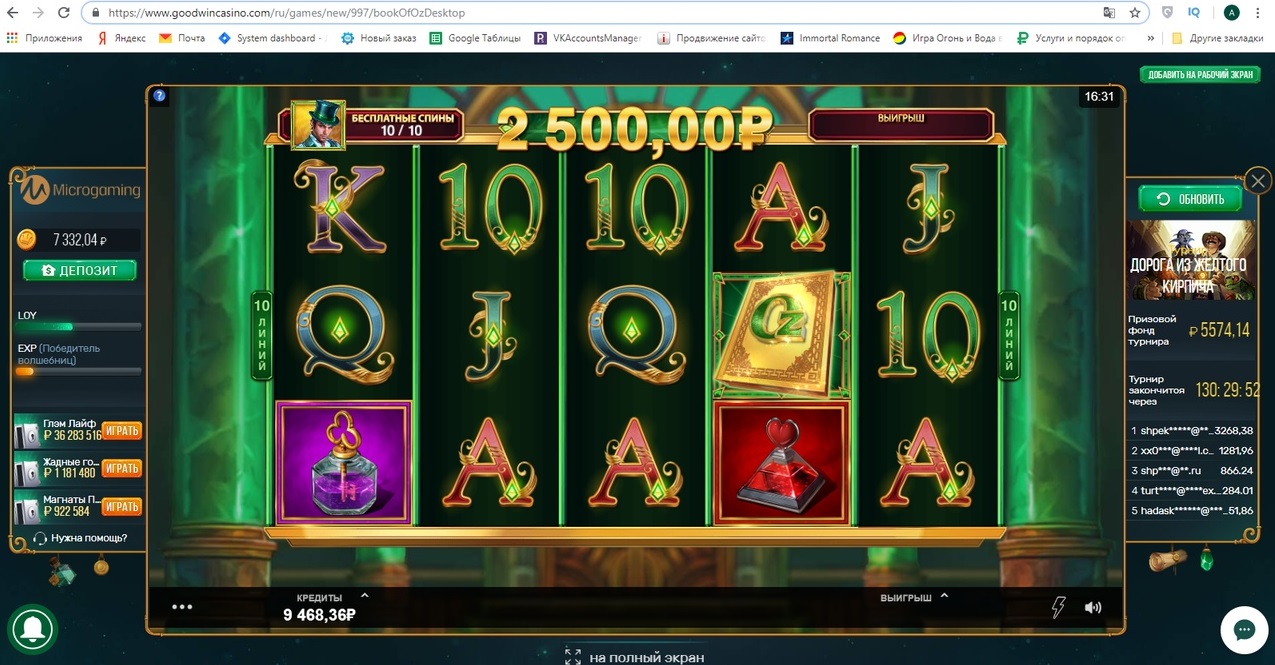
Task: Toggle the lightning bolt quick spin
Action: [x=1058, y=607]
